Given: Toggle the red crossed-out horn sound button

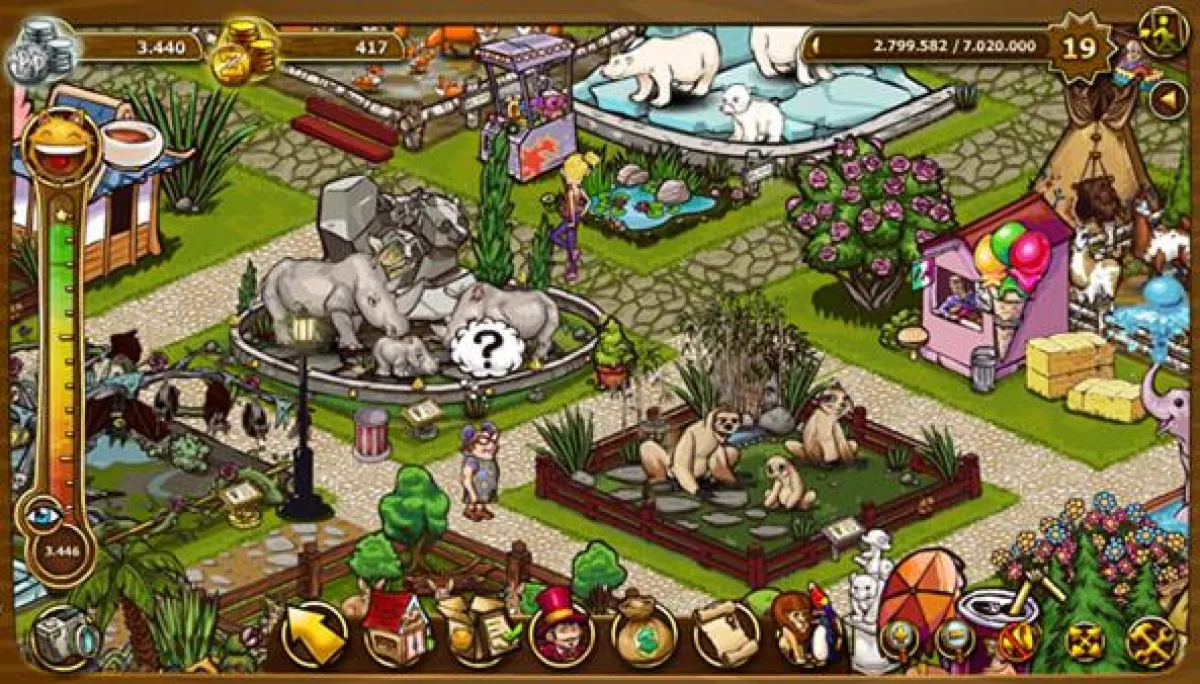Looking at the screenshot, I should [x=1020, y=638].
